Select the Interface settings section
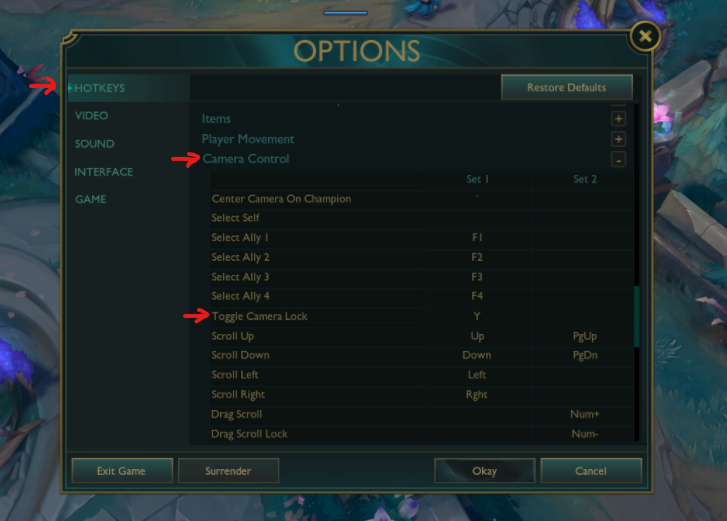The width and height of the screenshot is (727, 521). 103,172
